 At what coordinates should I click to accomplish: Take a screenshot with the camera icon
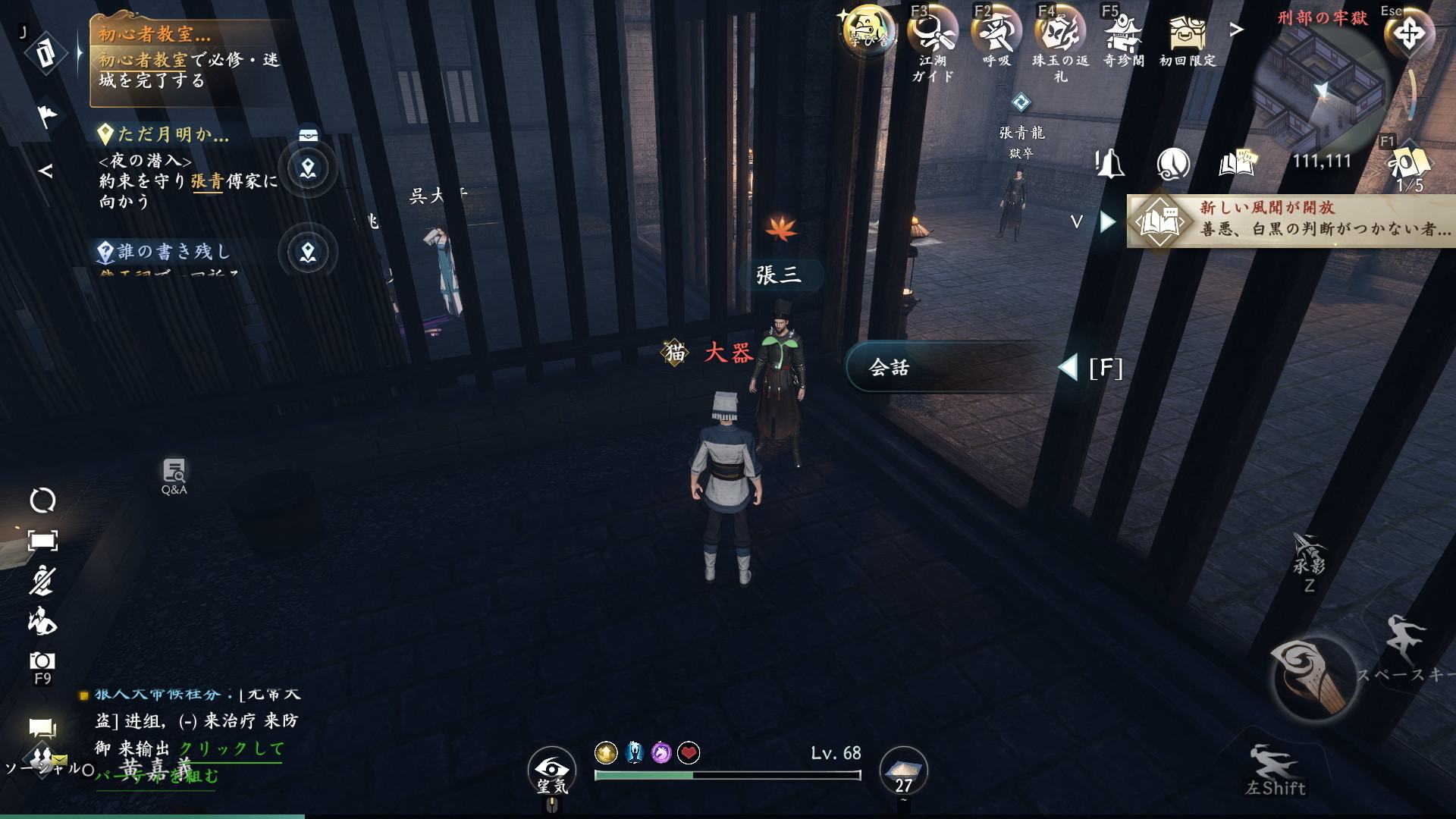click(x=42, y=661)
